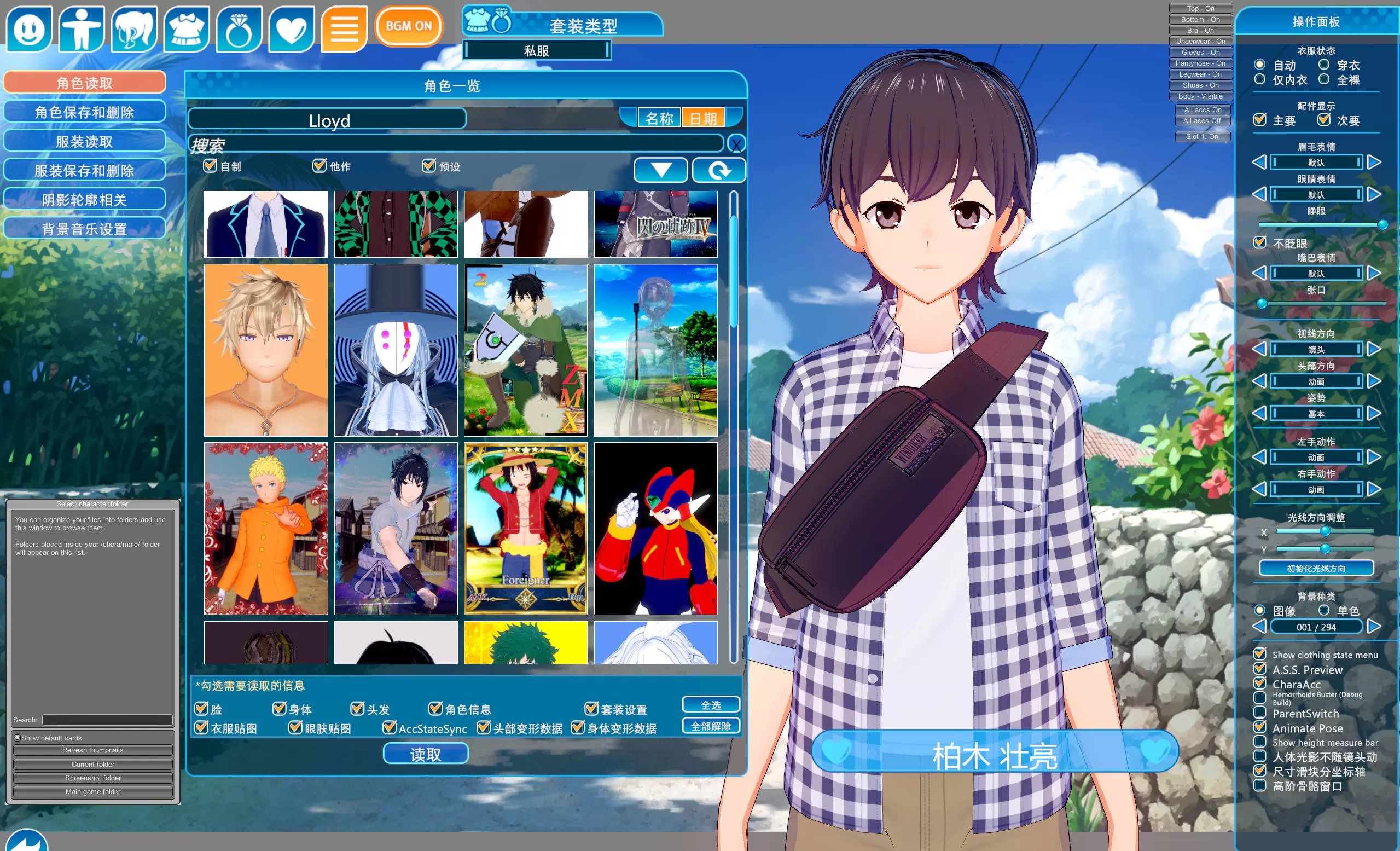The height and width of the screenshot is (851, 1400).
Task: Sort the character list by 日期
Action: coord(703,118)
